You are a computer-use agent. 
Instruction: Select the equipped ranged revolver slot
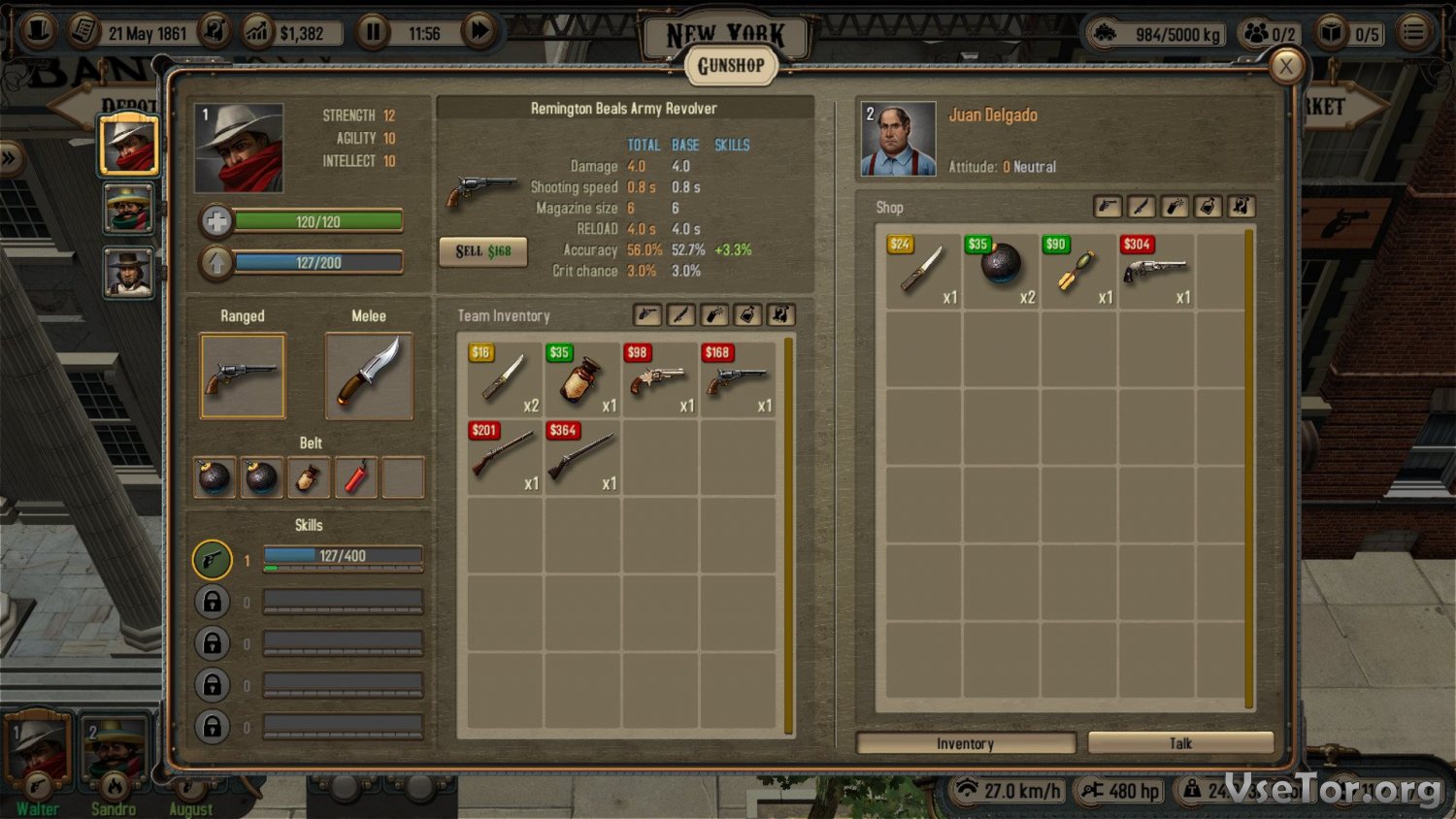[243, 377]
